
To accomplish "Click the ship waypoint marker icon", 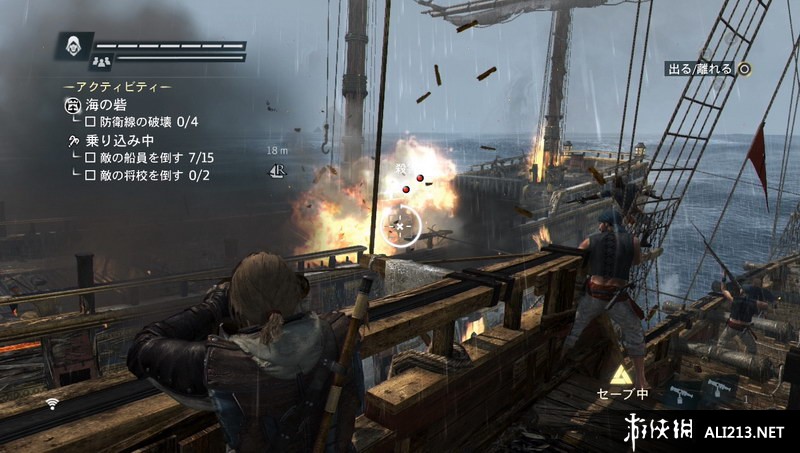I will (x=279, y=171).
